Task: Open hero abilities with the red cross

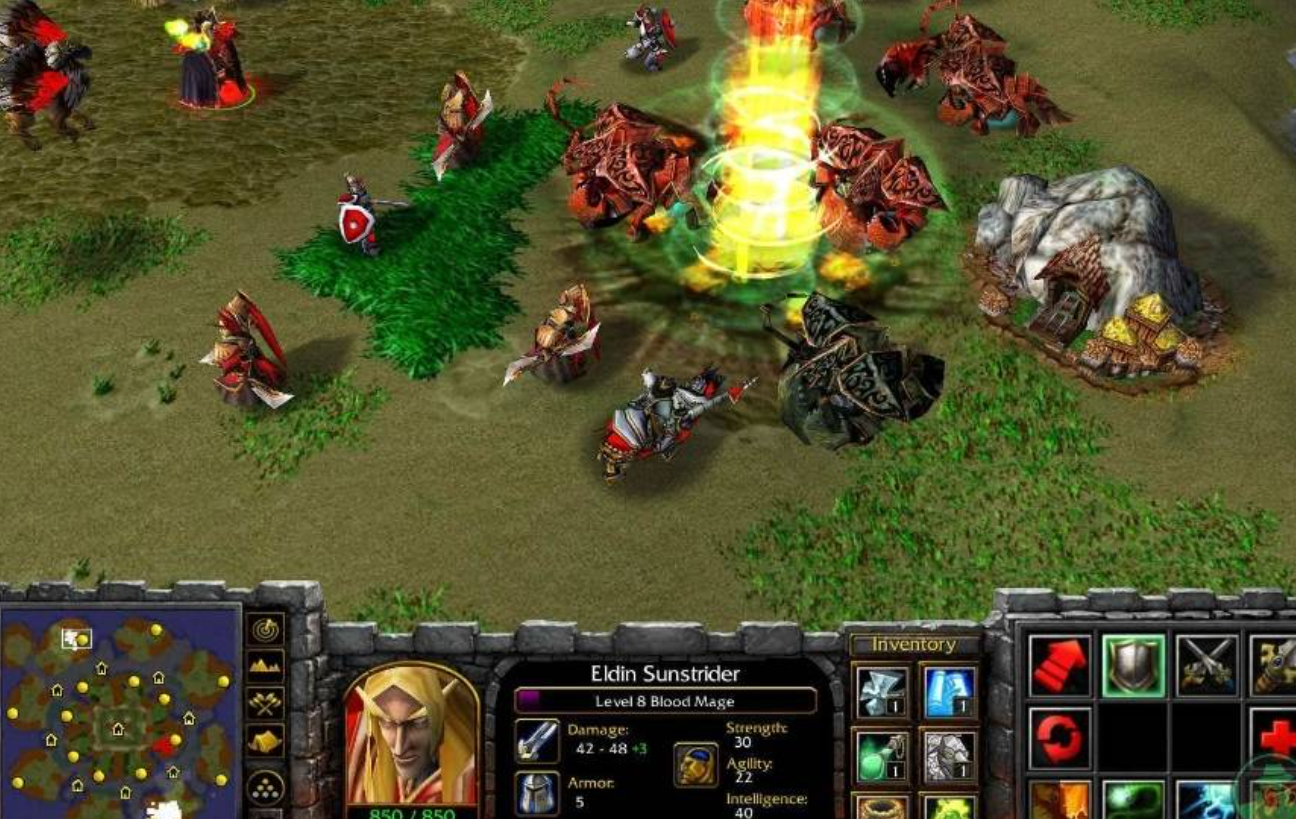Action: [1275, 738]
